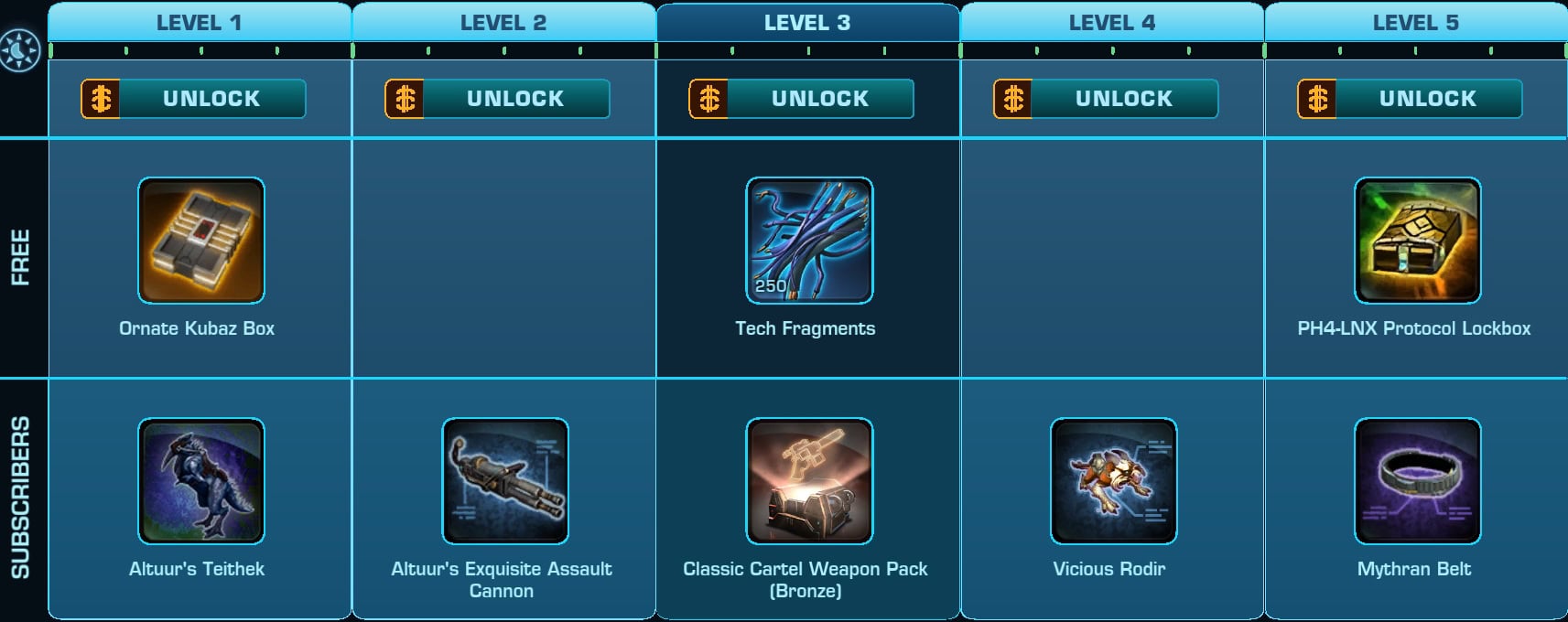Choose the Mythran Belt reward
The height and width of the screenshot is (622, 1568).
(1417, 481)
